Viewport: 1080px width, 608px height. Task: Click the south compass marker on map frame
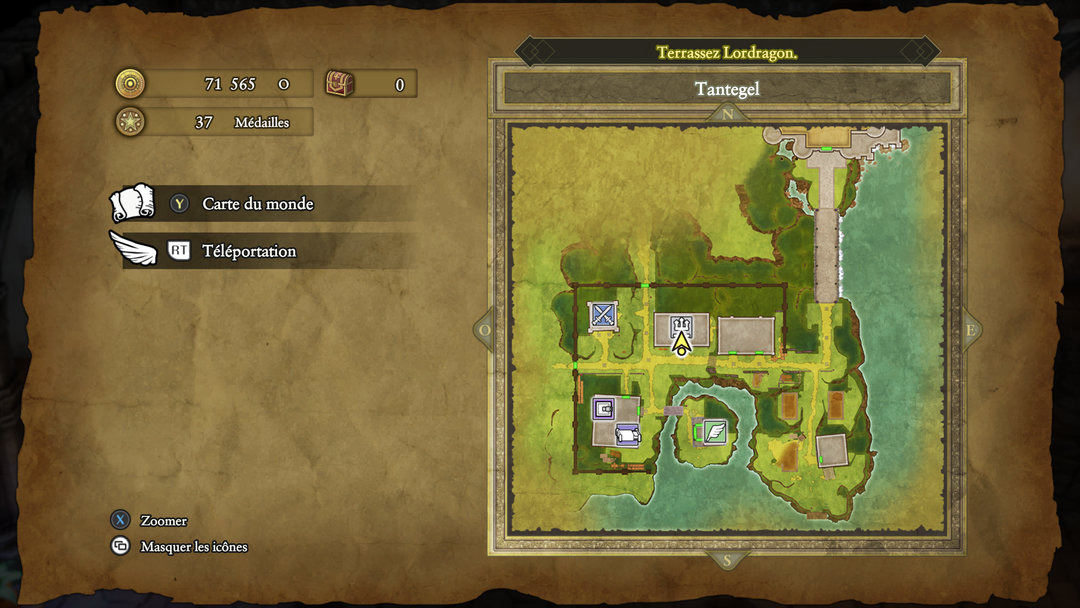727,561
